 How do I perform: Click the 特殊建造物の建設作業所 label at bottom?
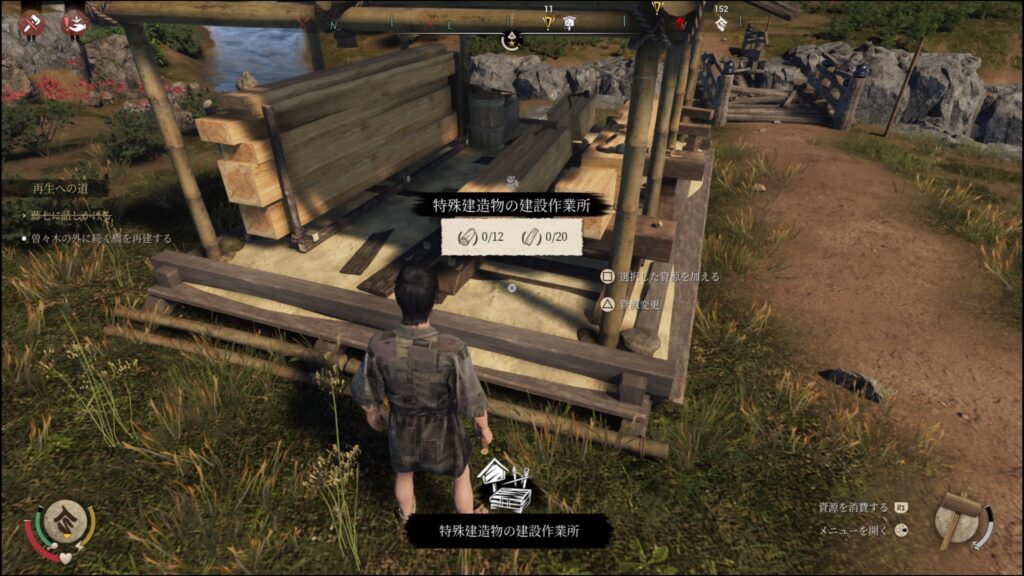(x=508, y=530)
